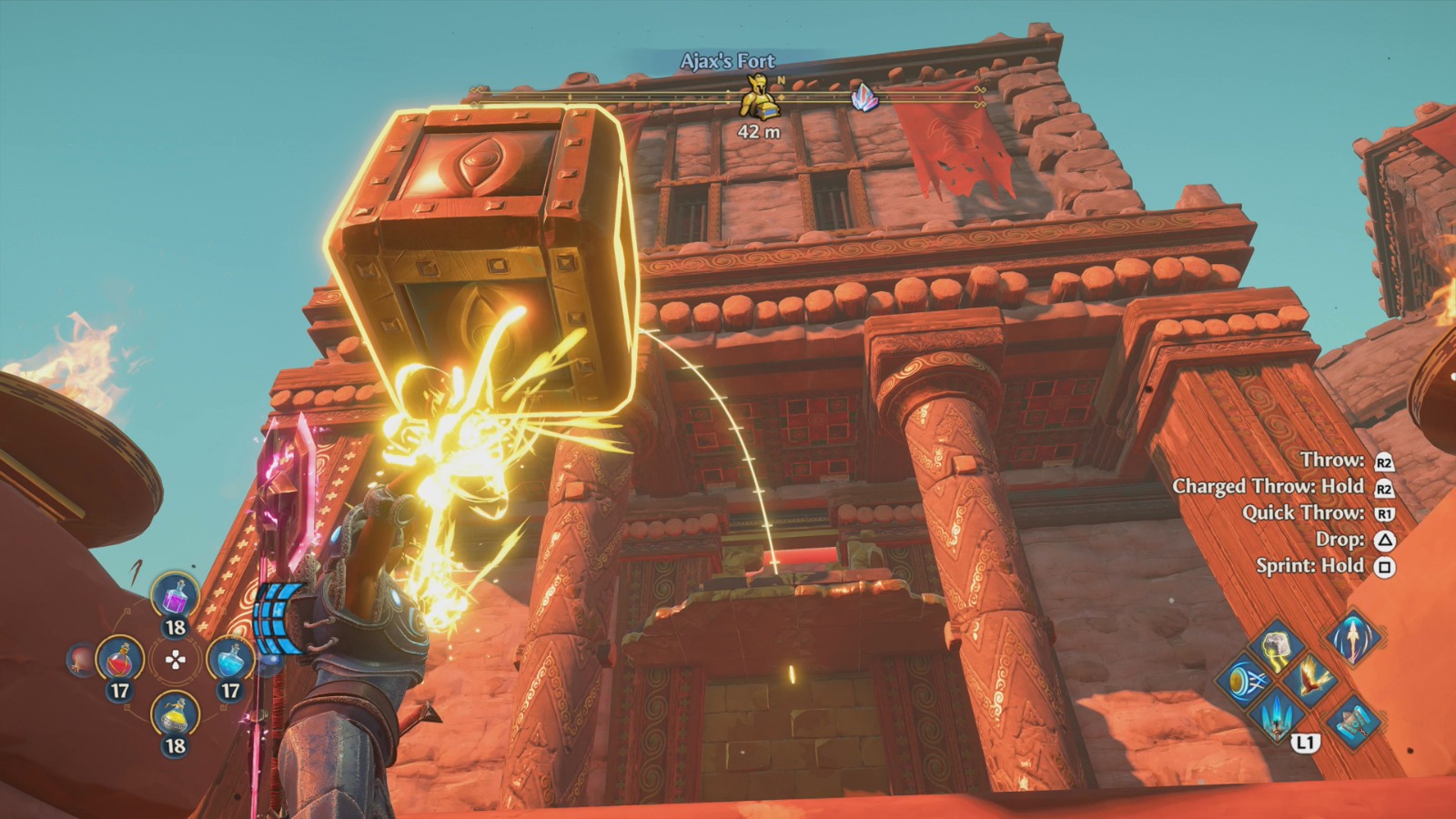The width and height of the screenshot is (1456, 819).
Task: Select the glowing arrow ability icon
Action: coord(1354,641)
